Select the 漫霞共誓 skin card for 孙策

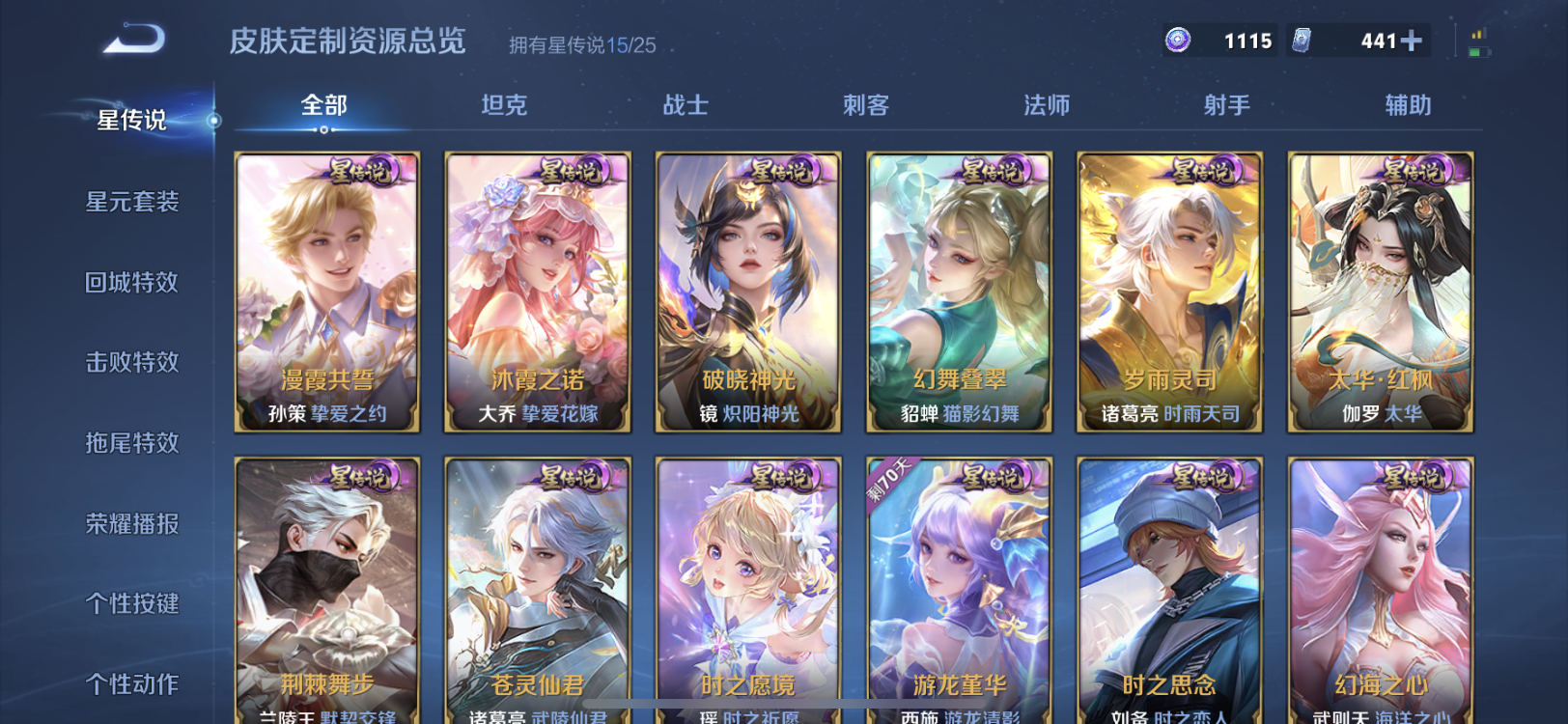324,290
